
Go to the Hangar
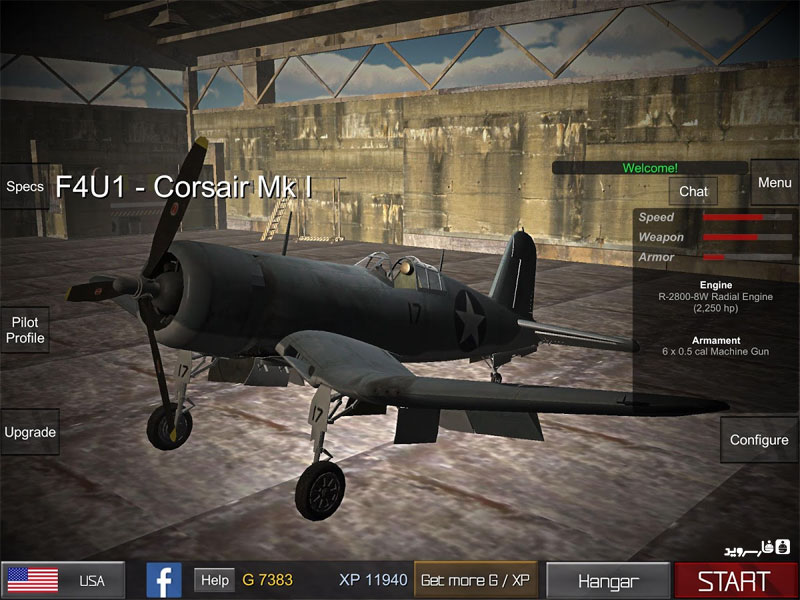pos(607,580)
